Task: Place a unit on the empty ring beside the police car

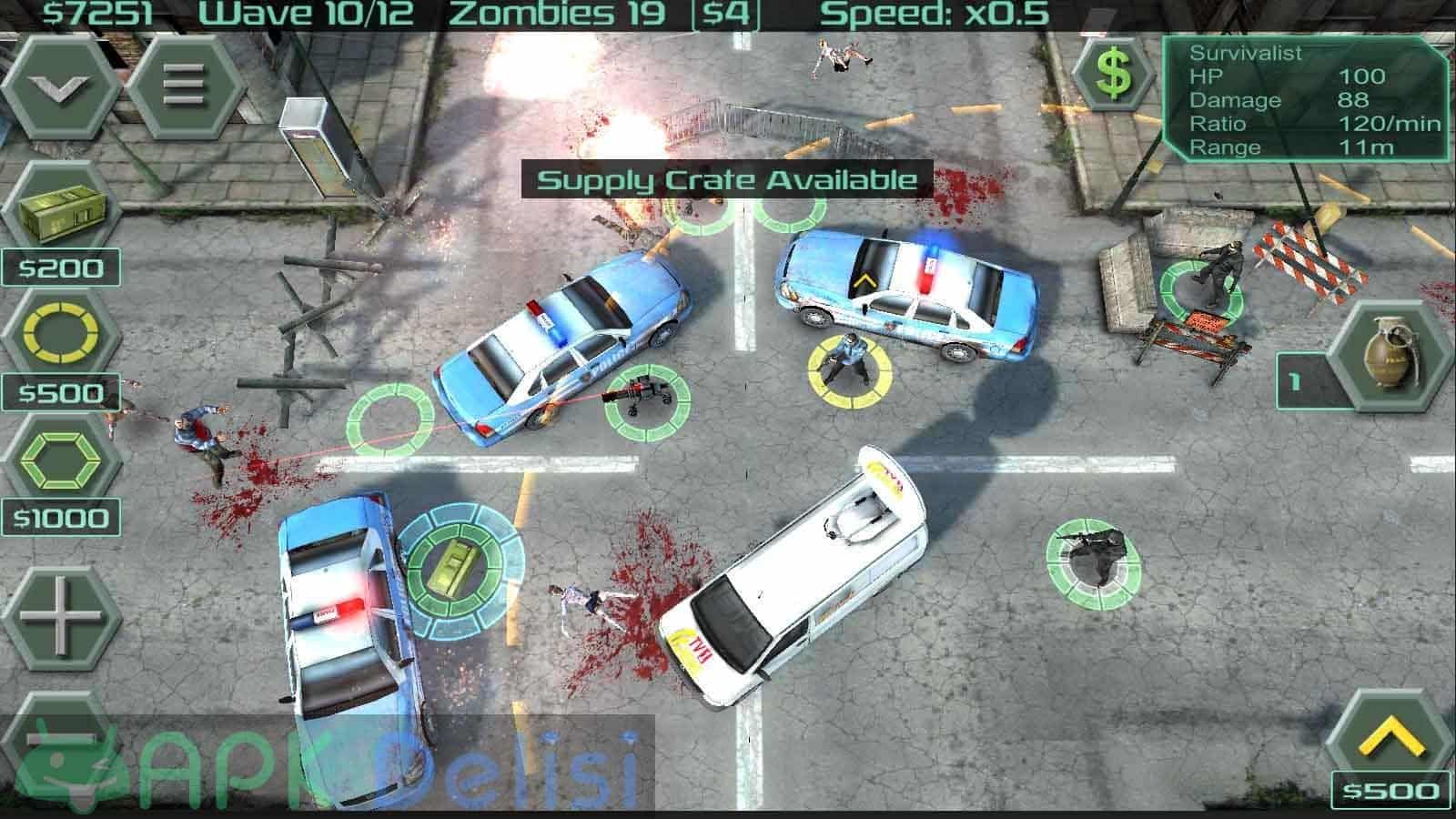Action: (389, 420)
